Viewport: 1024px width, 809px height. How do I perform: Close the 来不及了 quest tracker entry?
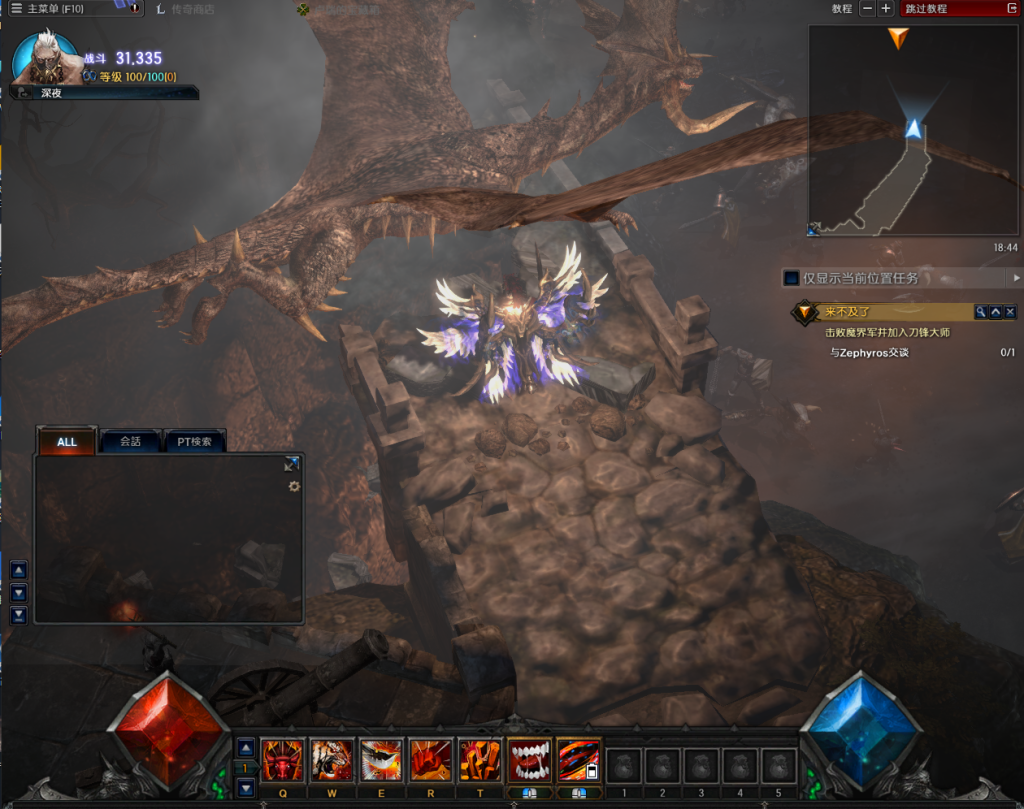click(x=1010, y=312)
